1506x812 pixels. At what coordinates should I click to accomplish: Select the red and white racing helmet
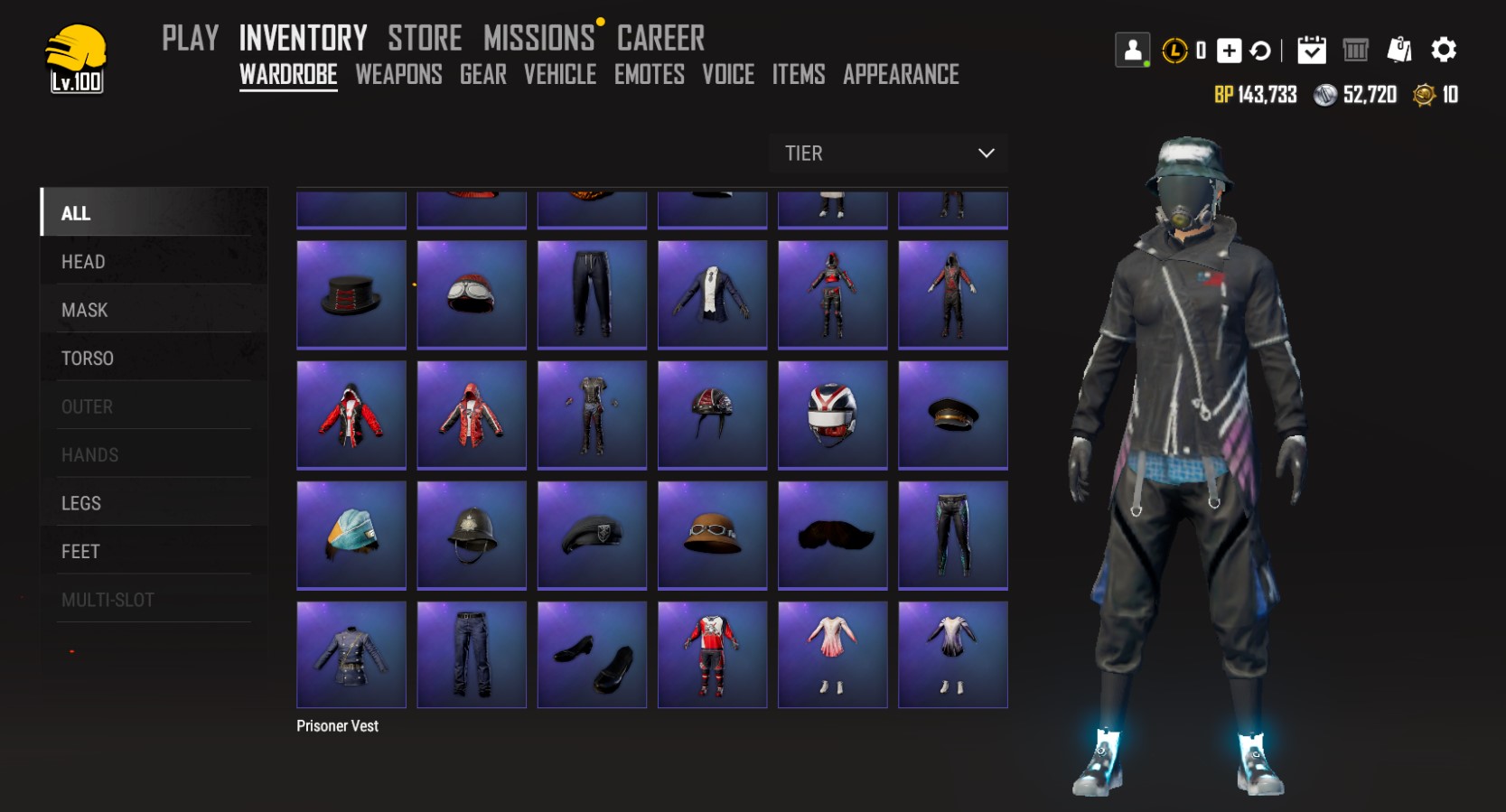point(832,415)
